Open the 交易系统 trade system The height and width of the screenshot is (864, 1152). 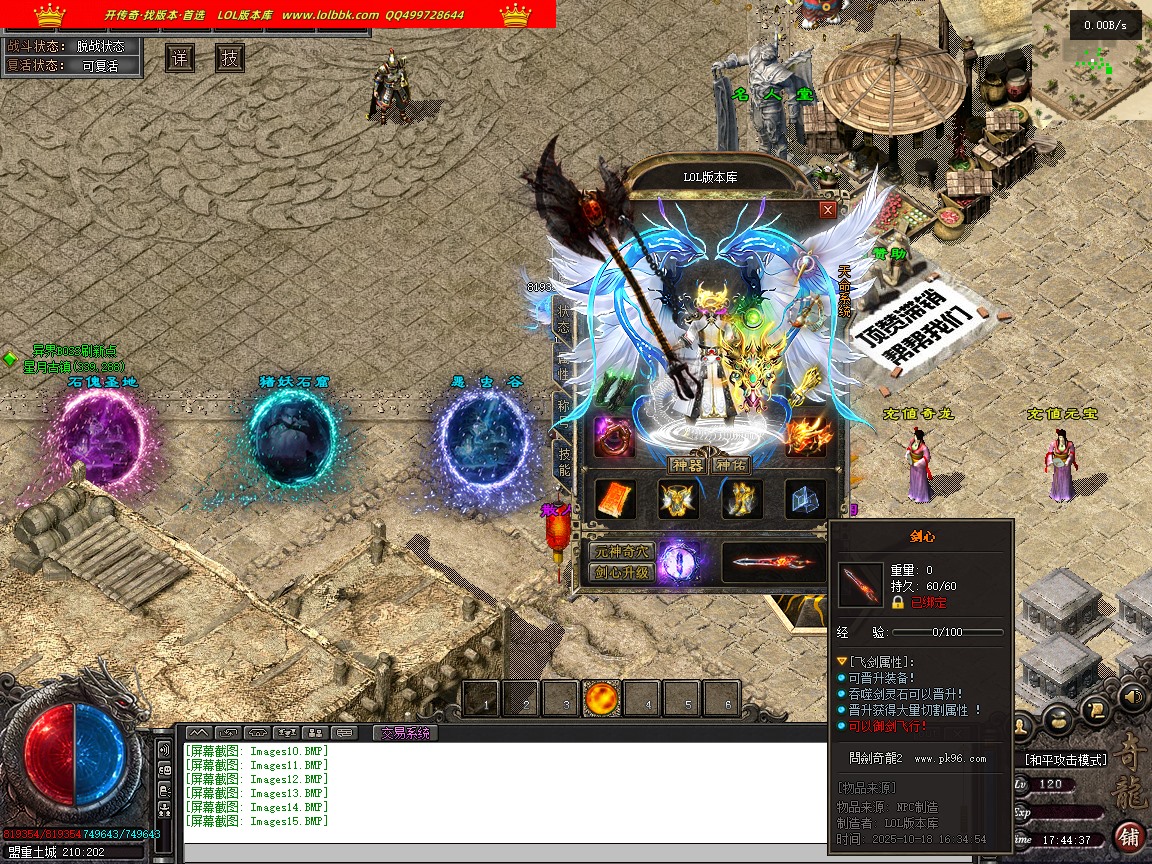pyautogui.click(x=405, y=733)
